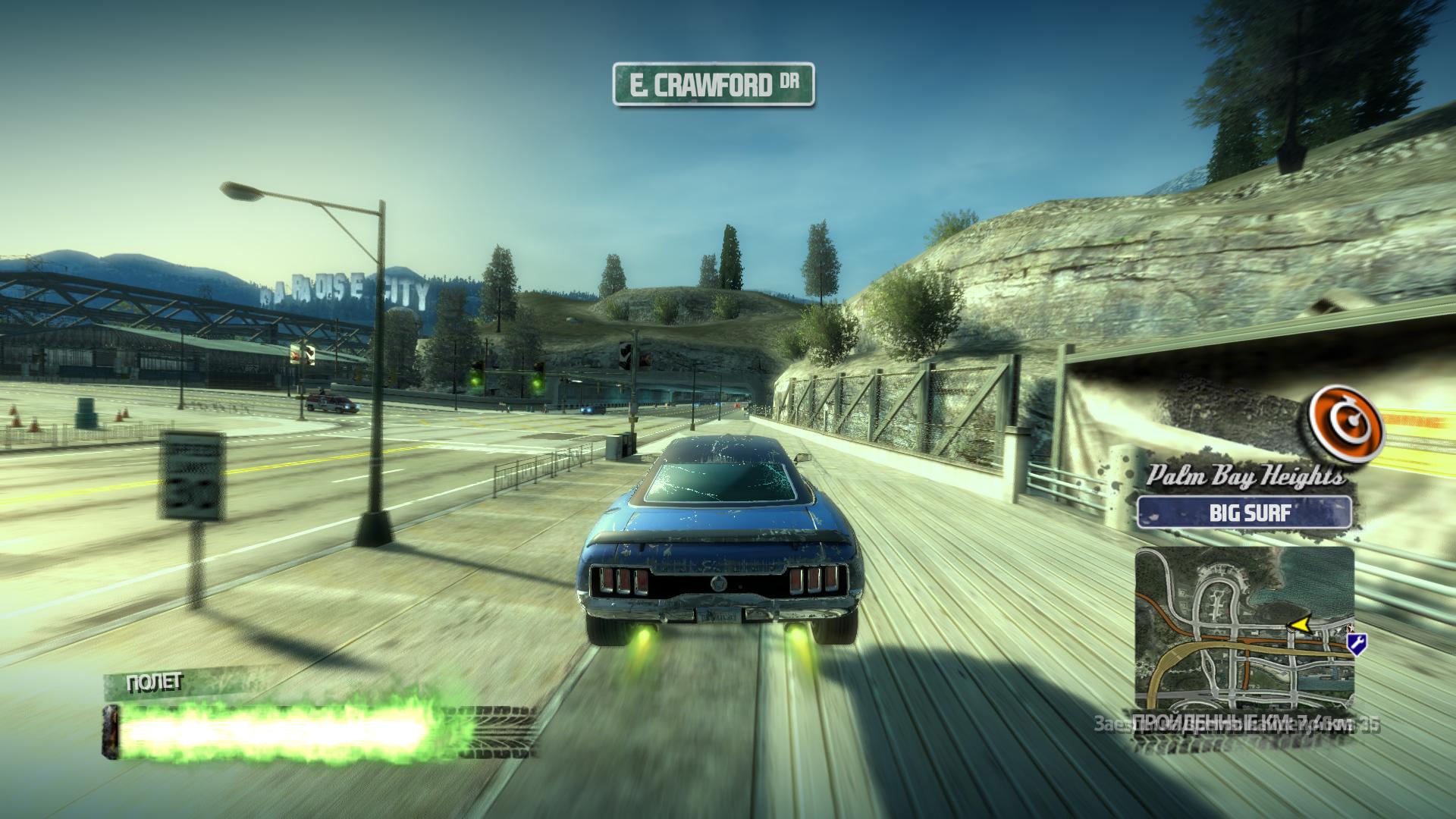1456x819 pixels.
Task: Select the E. Crawford Dr street sign
Action: coord(712,84)
